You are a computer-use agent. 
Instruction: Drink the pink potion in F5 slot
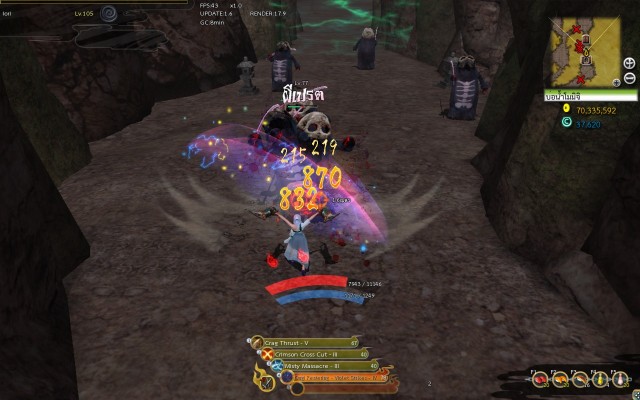(620, 379)
